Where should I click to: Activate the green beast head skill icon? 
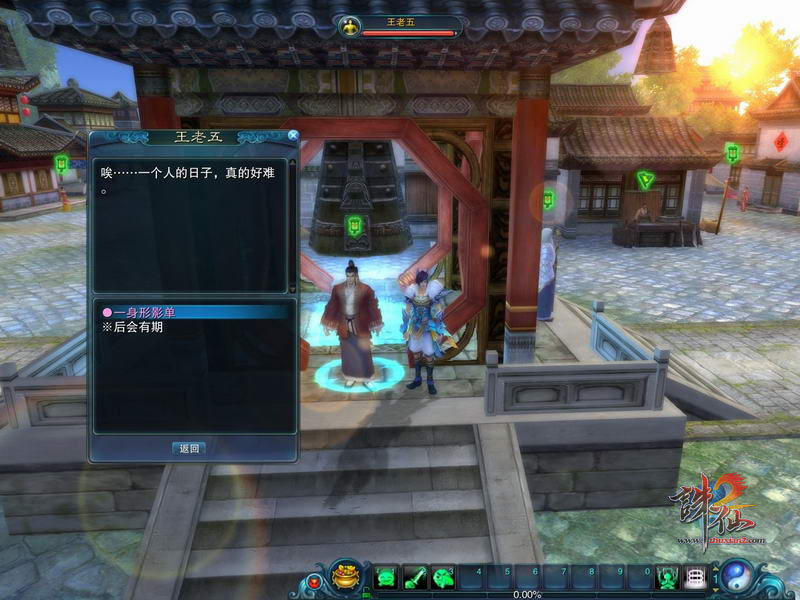(x=443, y=578)
